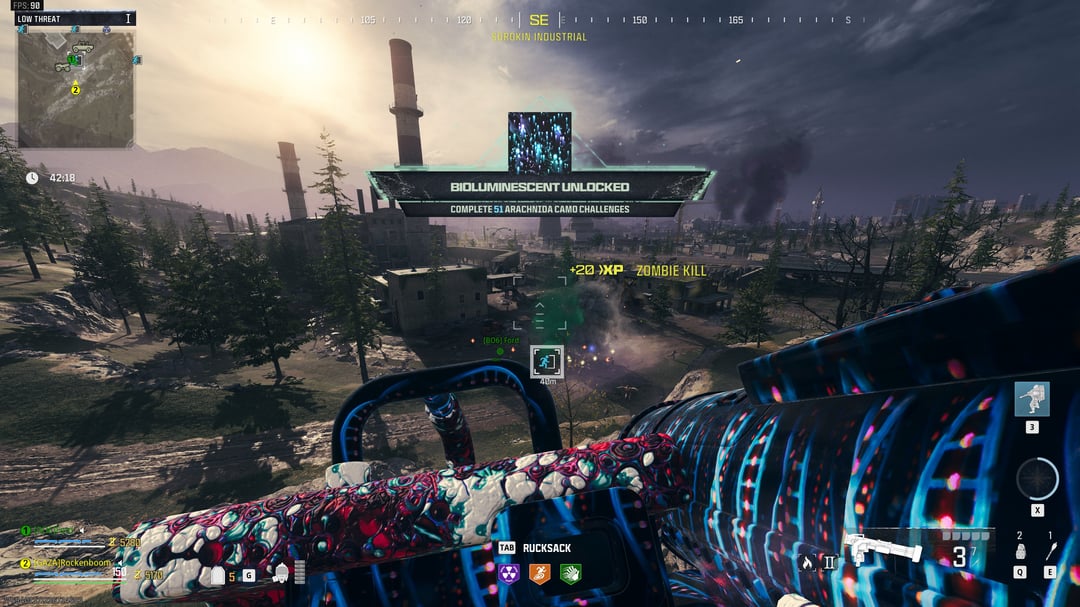Activate the circular field upgrade ability
Image resolution: width=1080 pixels, height=607 pixels.
point(1037,478)
